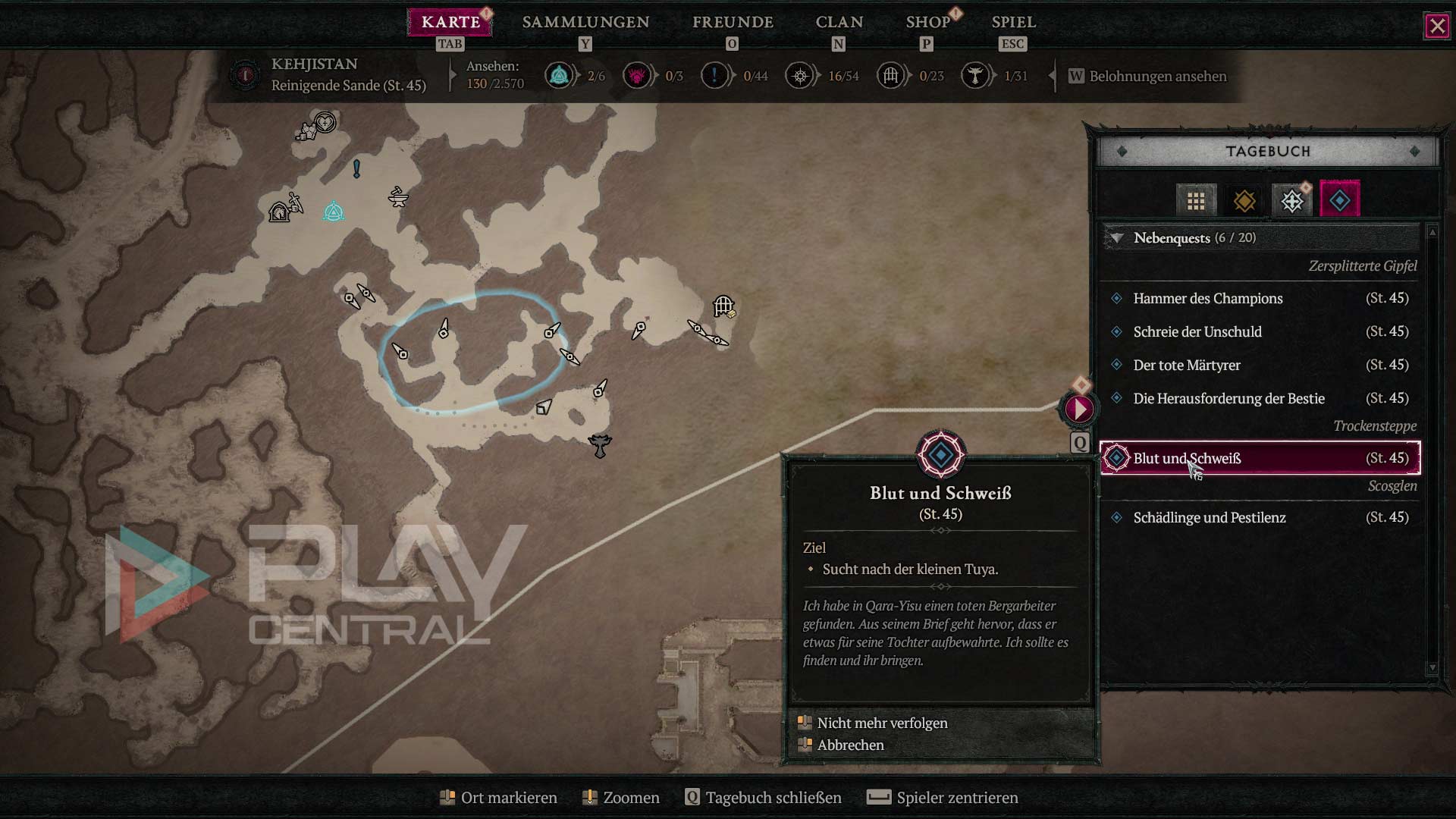The image size is (1456, 819).
Task: Close the map screen with X
Action: [1437, 27]
